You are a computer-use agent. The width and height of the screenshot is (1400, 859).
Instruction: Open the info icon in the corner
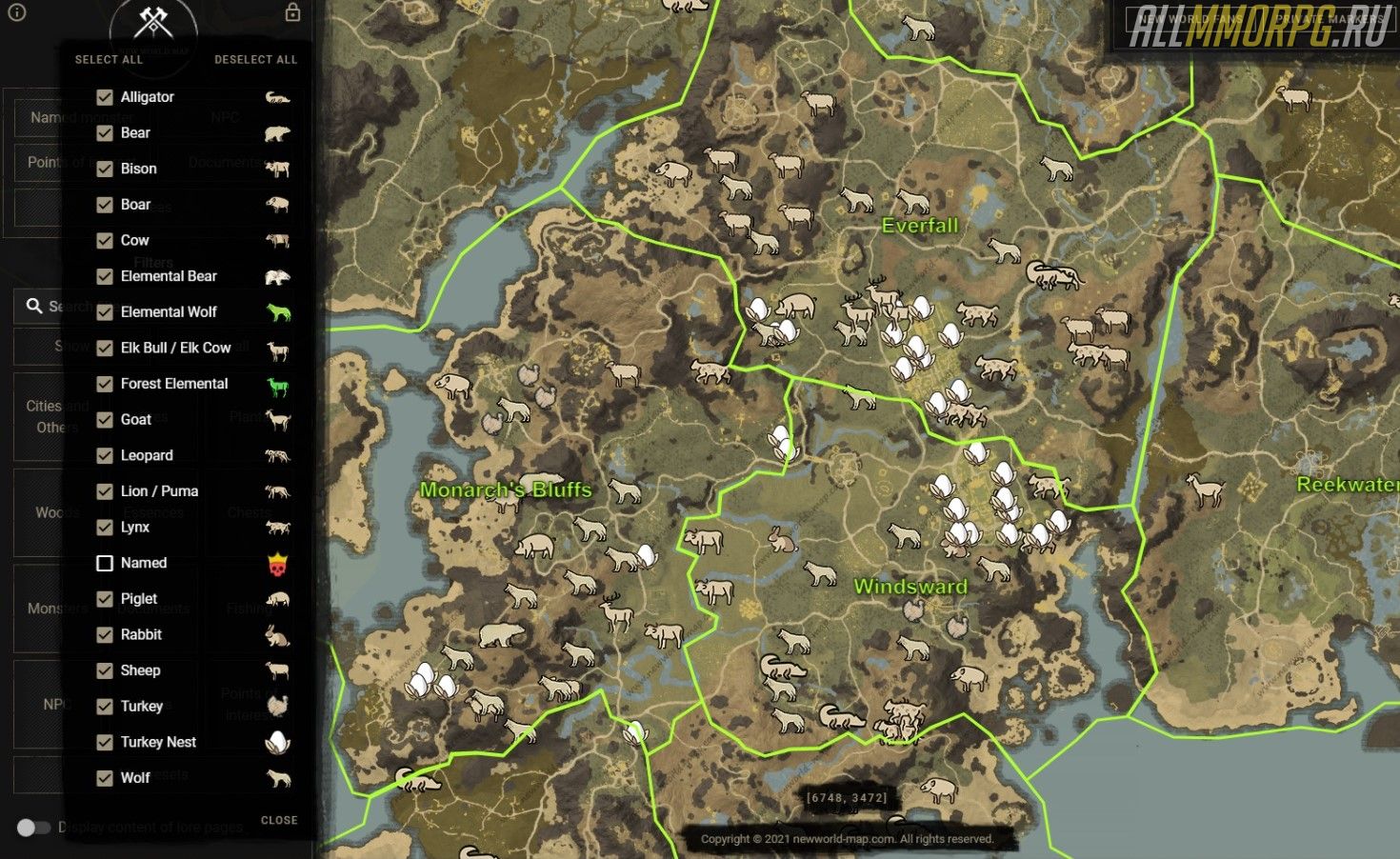(16, 12)
